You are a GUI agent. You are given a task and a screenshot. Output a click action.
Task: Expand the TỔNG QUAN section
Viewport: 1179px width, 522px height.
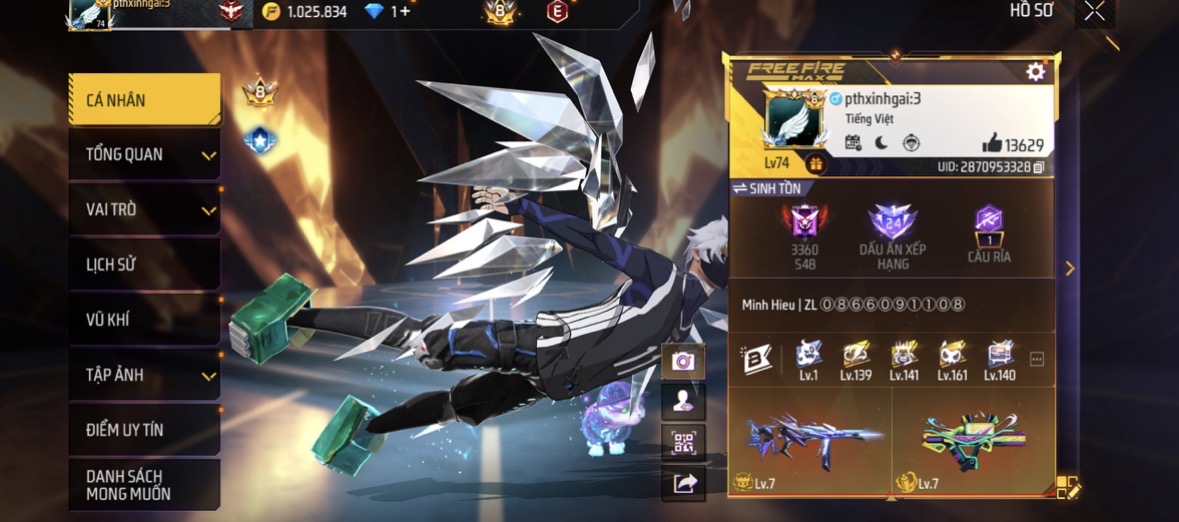point(144,155)
